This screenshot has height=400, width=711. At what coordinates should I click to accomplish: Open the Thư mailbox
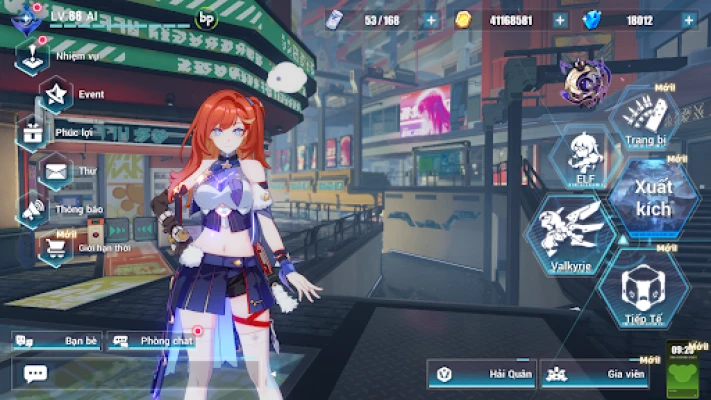[x=55, y=171]
